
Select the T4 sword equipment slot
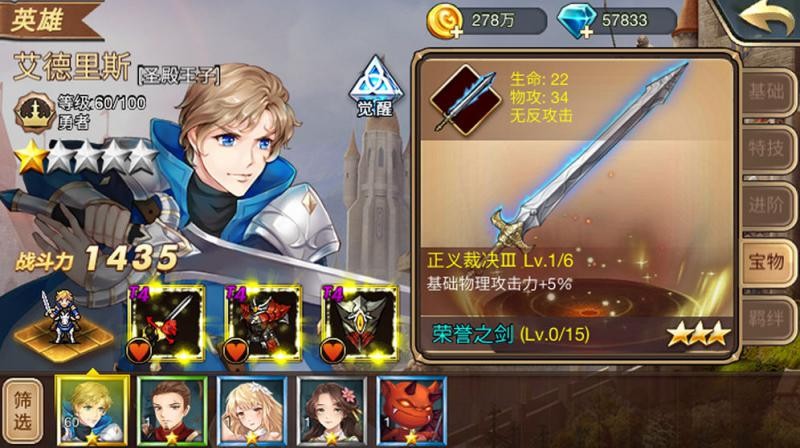tap(166, 321)
